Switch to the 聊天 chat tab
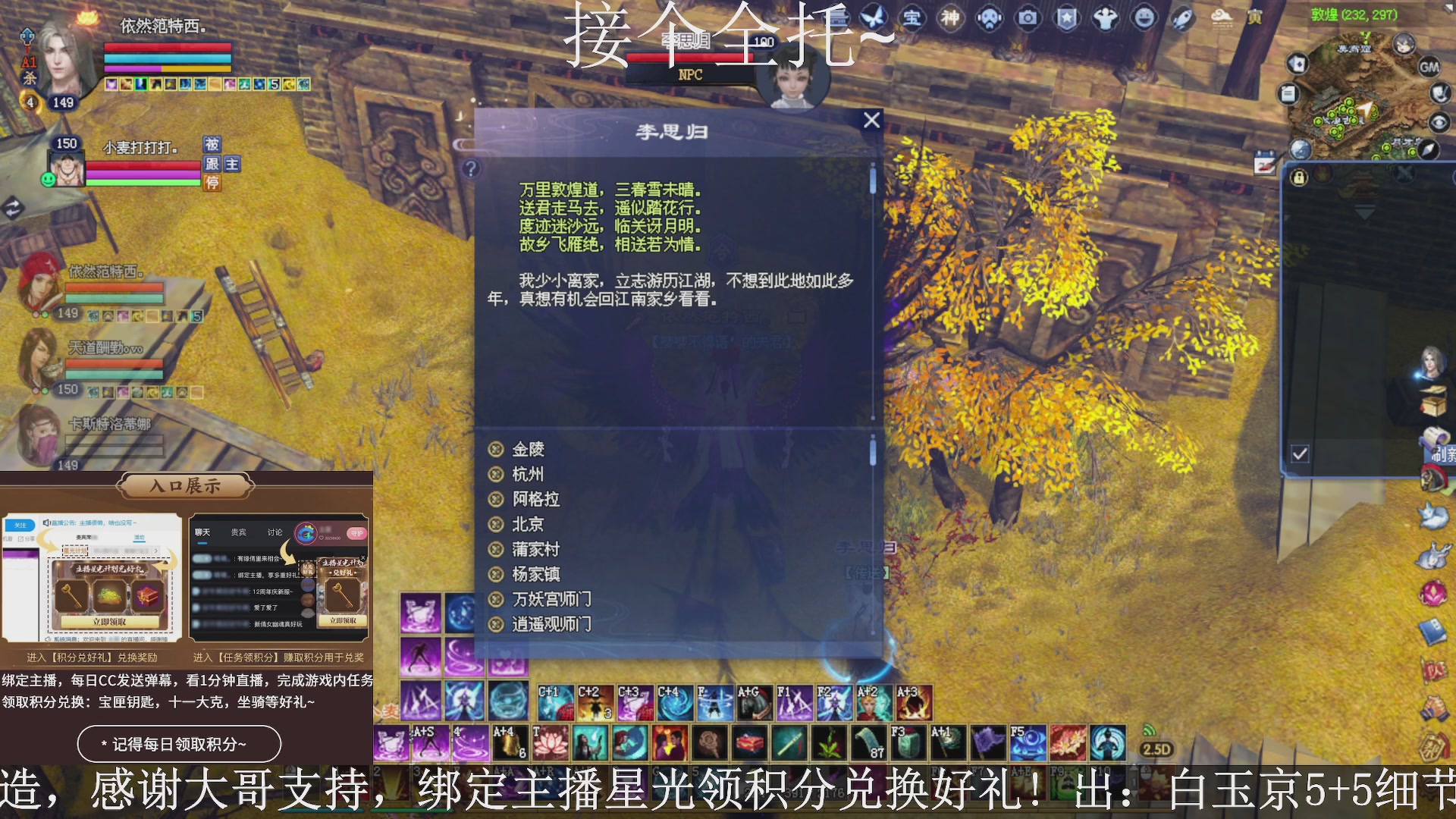 click(201, 532)
